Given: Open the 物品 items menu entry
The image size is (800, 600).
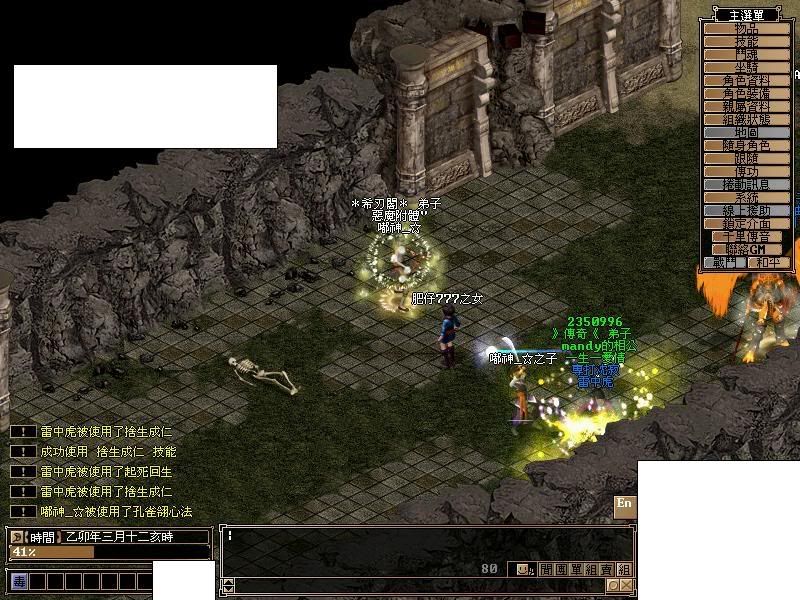Looking at the screenshot, I should [x=747, y=29].
